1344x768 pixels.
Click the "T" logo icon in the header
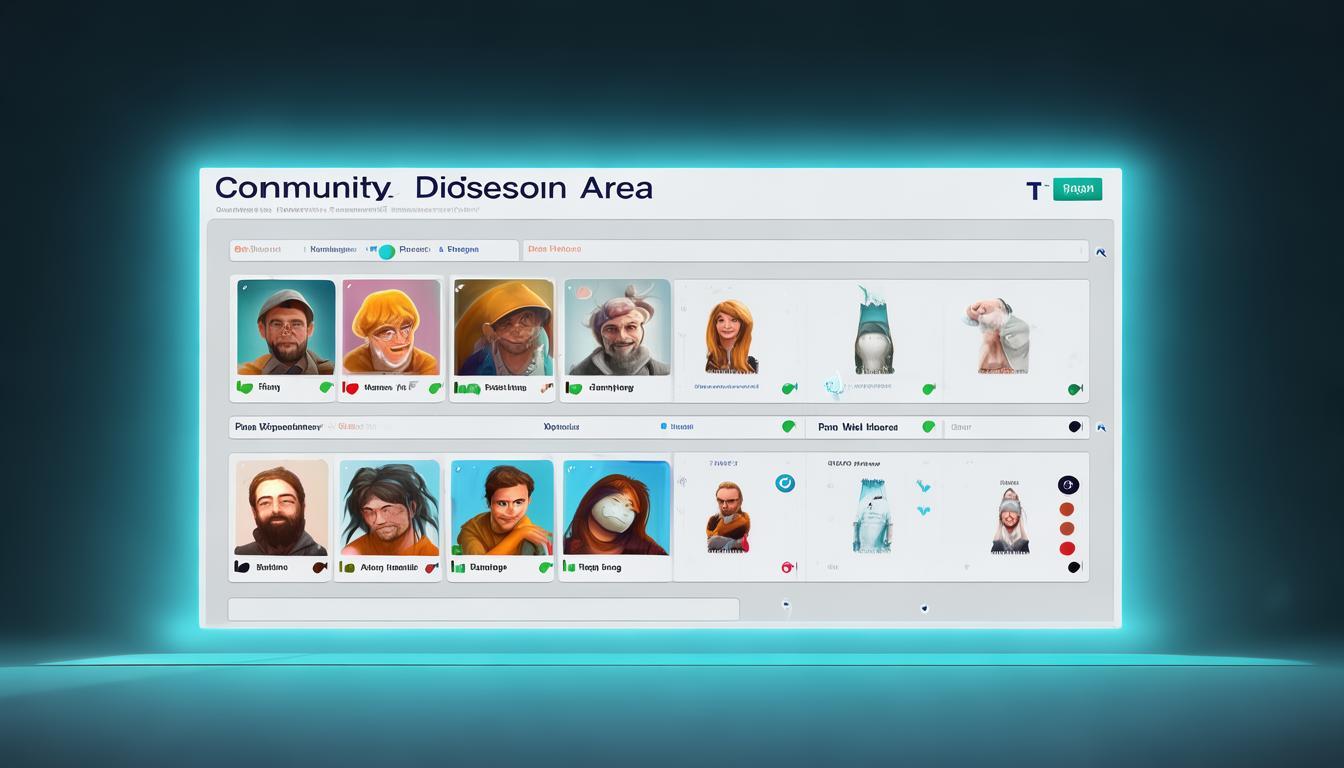point(1034,190)
